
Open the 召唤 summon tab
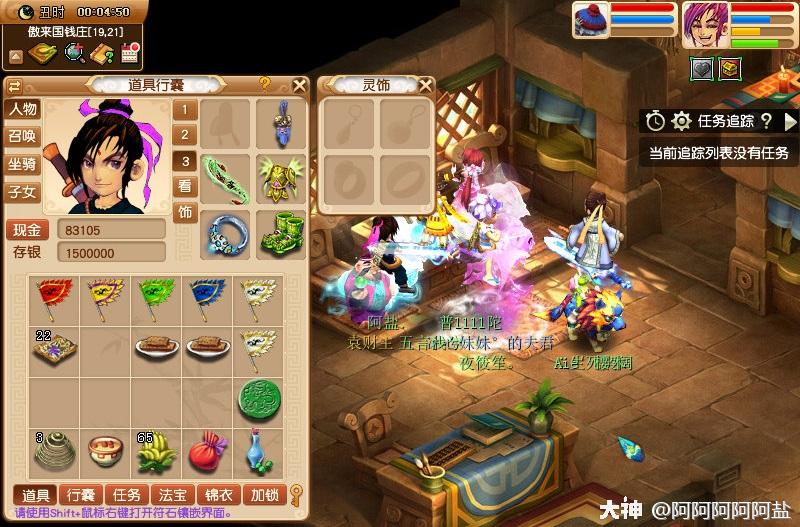point(22,137)
